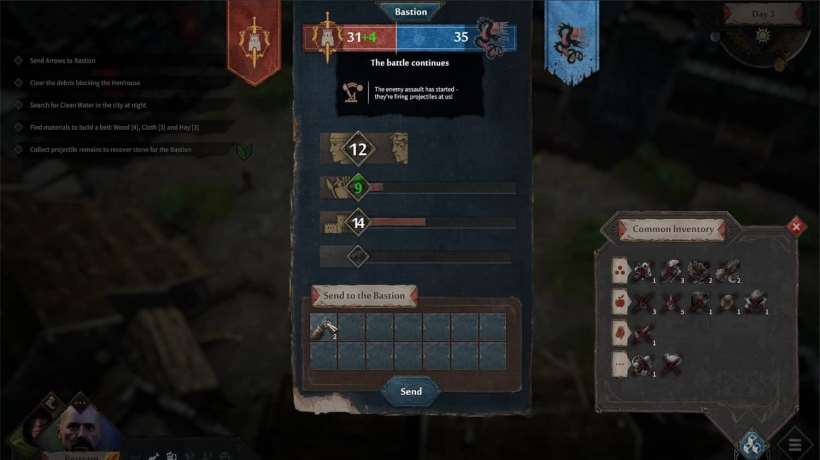Select the apple food category in inventory
This screenshot has height=460, width=820.
pyautogui.click(x=620, y=300)
